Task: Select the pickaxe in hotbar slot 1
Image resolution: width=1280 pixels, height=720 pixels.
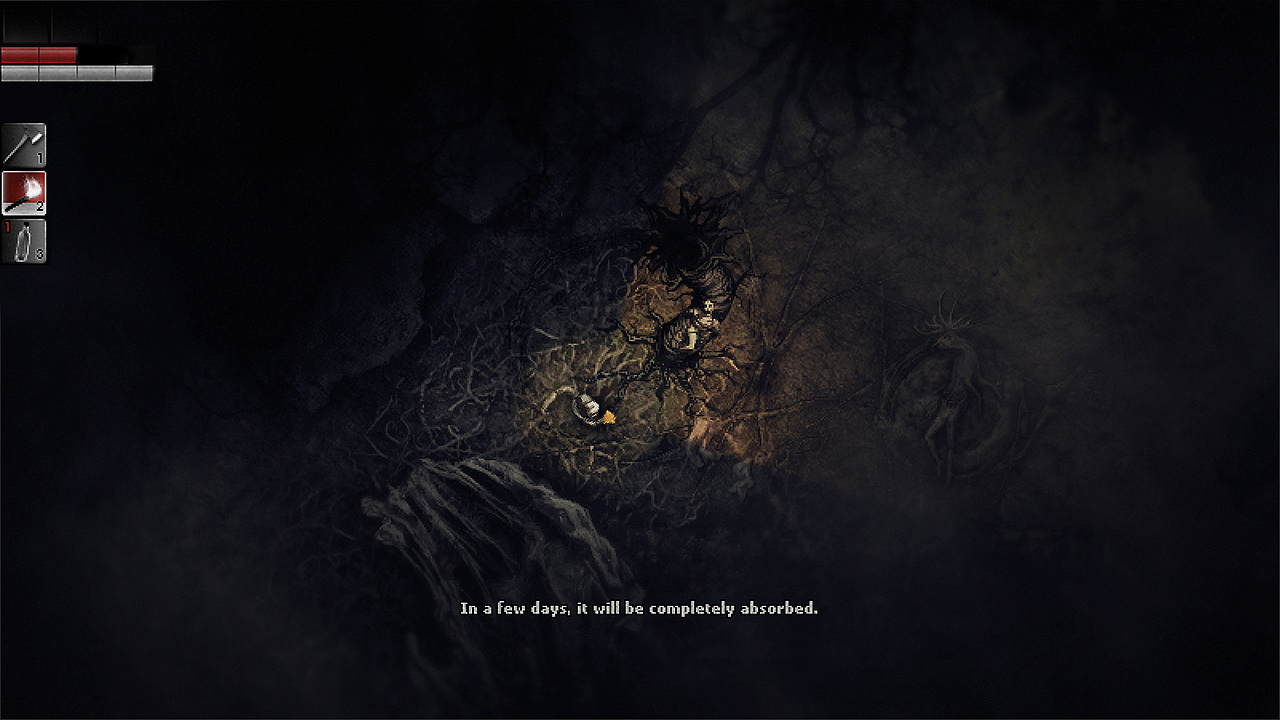Action: [x=24, y=142]
